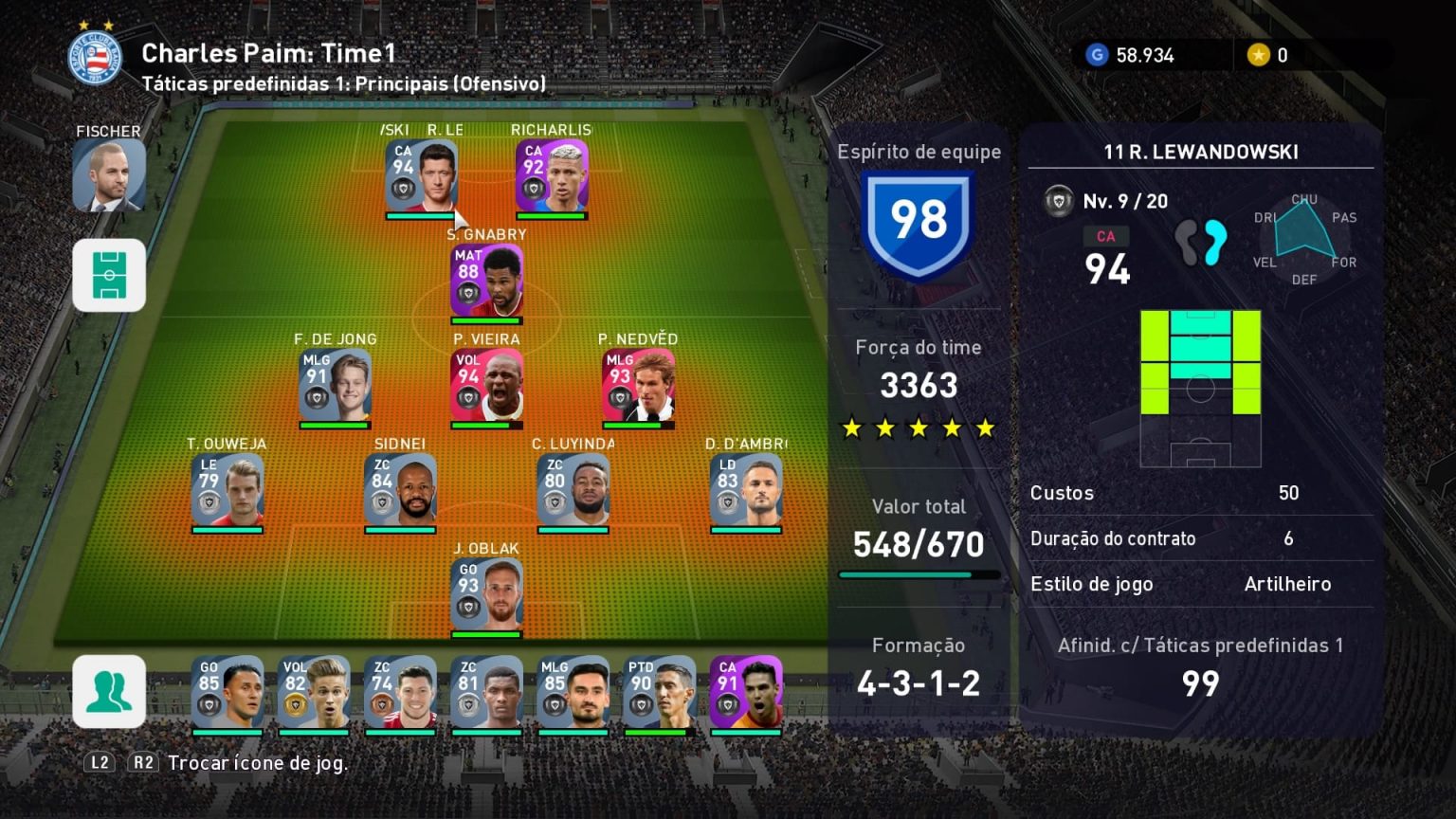The image size is (1456, 819).
Task: Open the manager Fischer portrait
Action: (x=109, y=175)
